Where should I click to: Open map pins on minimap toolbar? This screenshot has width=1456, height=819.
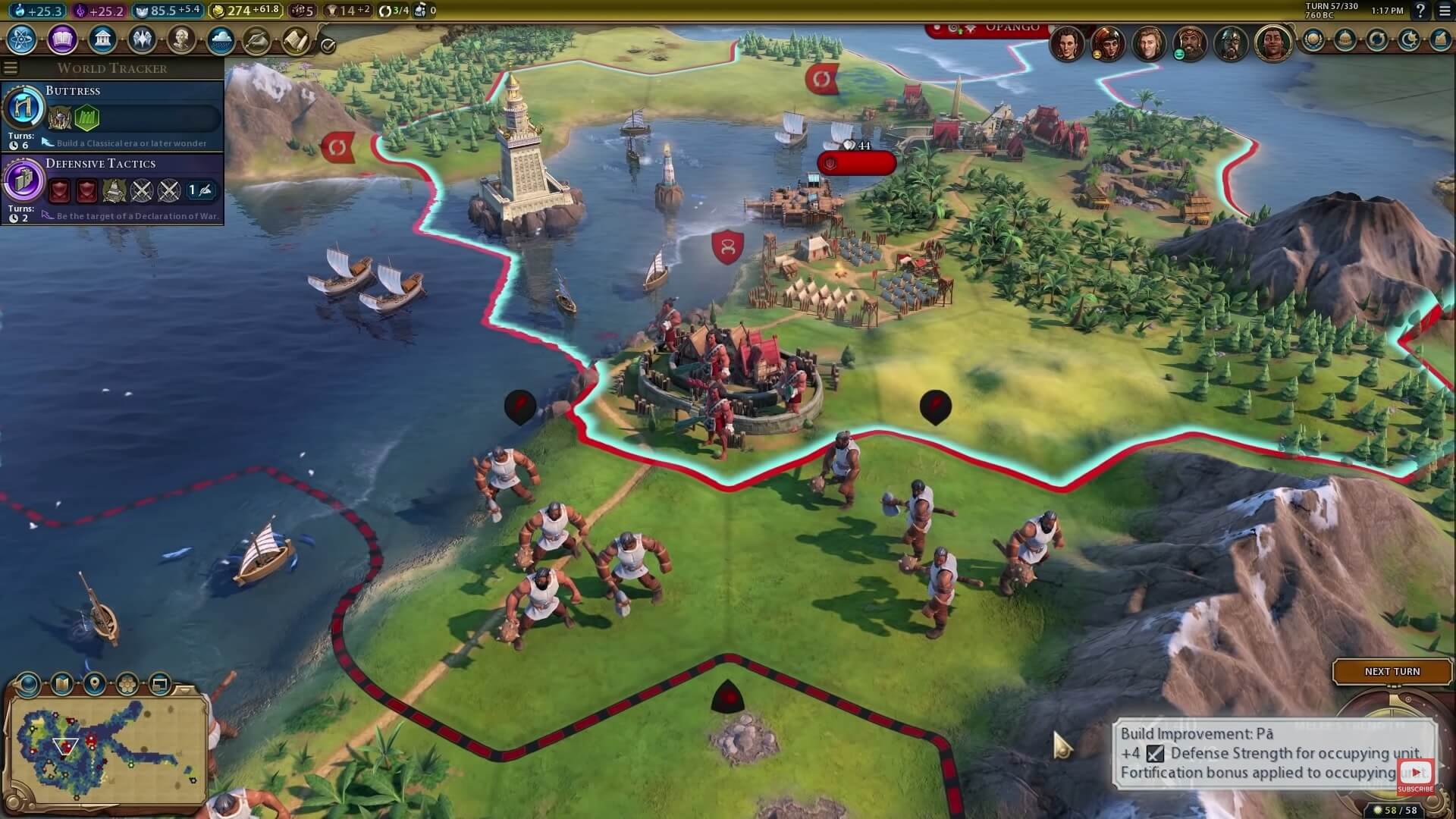95,685
